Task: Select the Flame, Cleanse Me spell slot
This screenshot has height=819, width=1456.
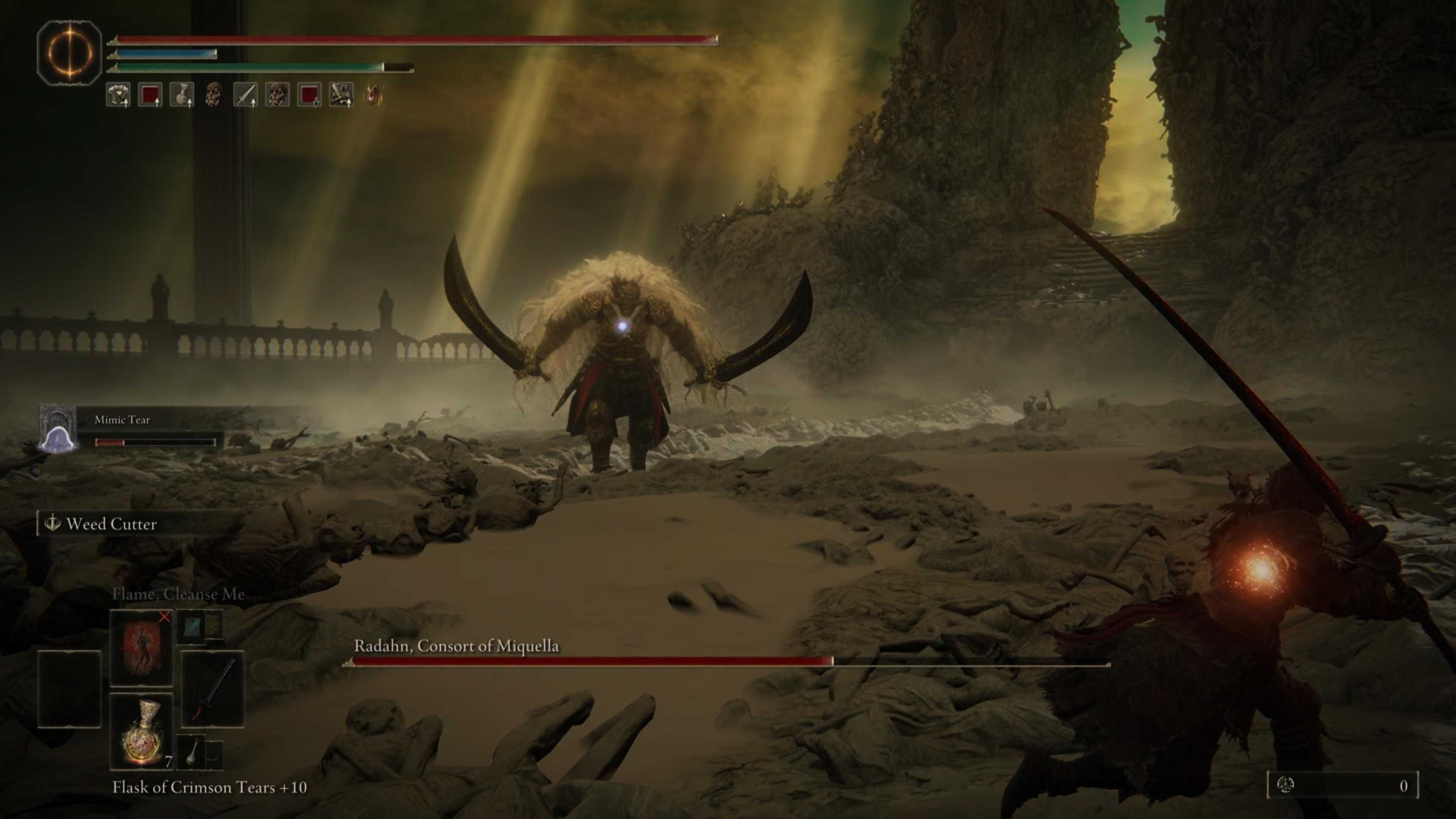Action: (x=142, y=648)
